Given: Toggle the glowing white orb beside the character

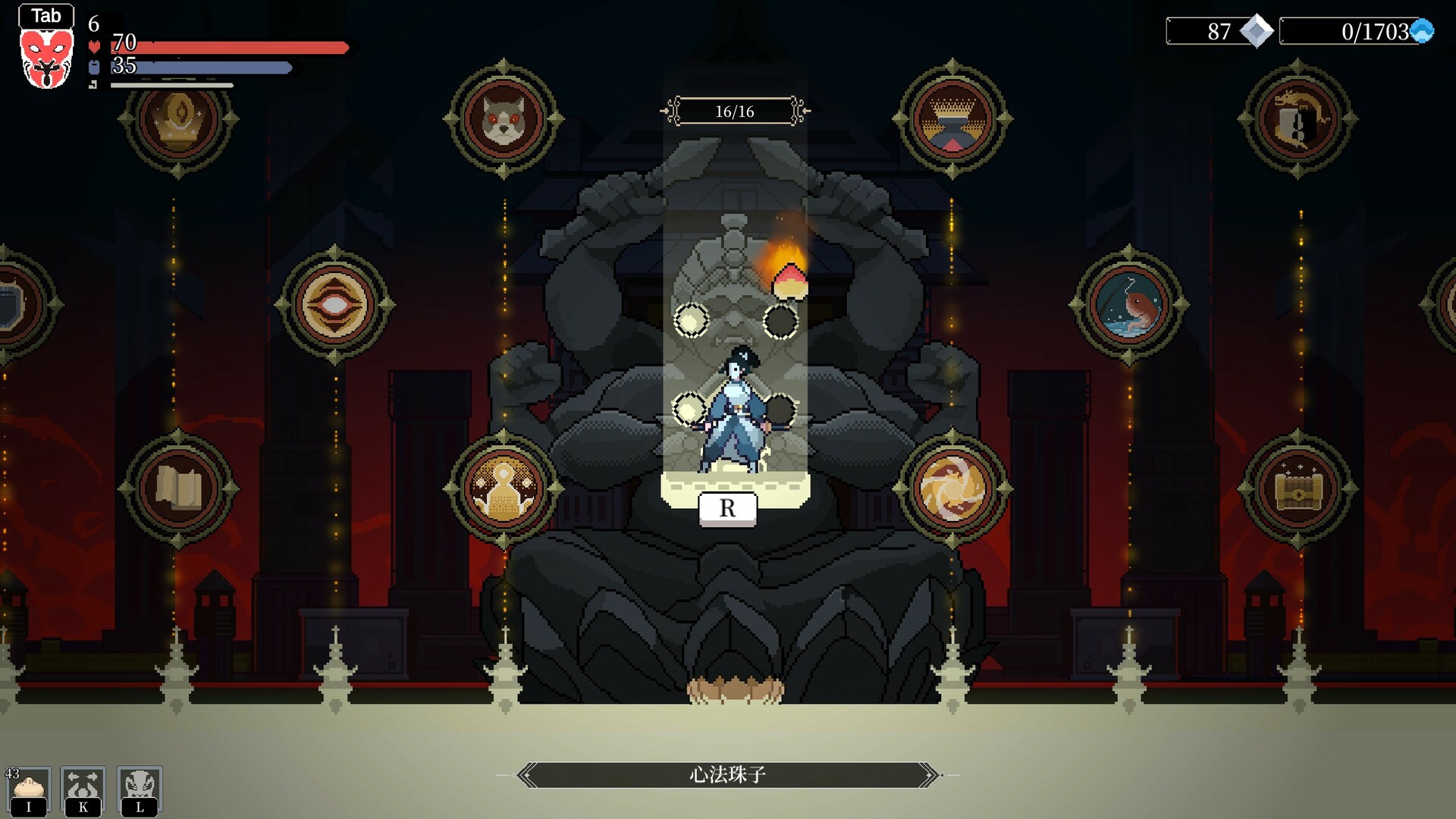Looking at the screenshot, I should pos(689,409).
